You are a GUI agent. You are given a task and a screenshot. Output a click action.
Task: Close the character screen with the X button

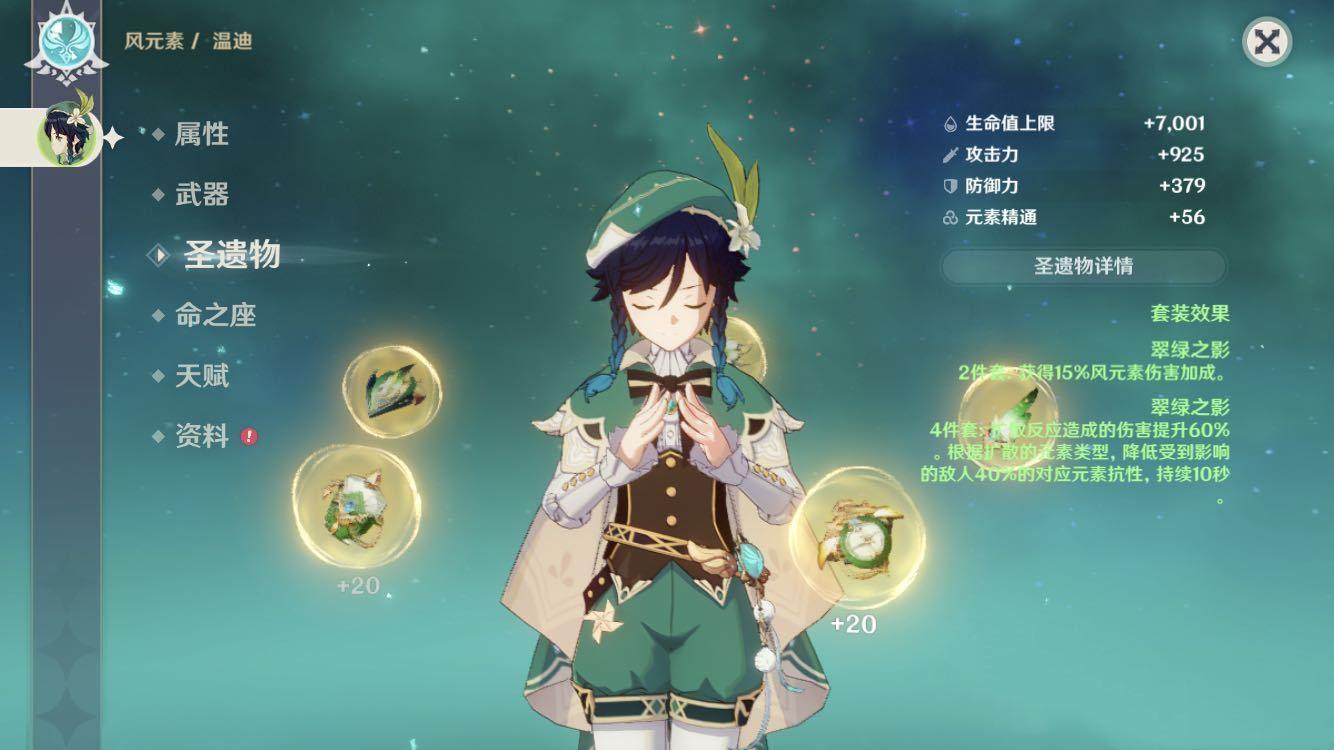coord(1266,42)
